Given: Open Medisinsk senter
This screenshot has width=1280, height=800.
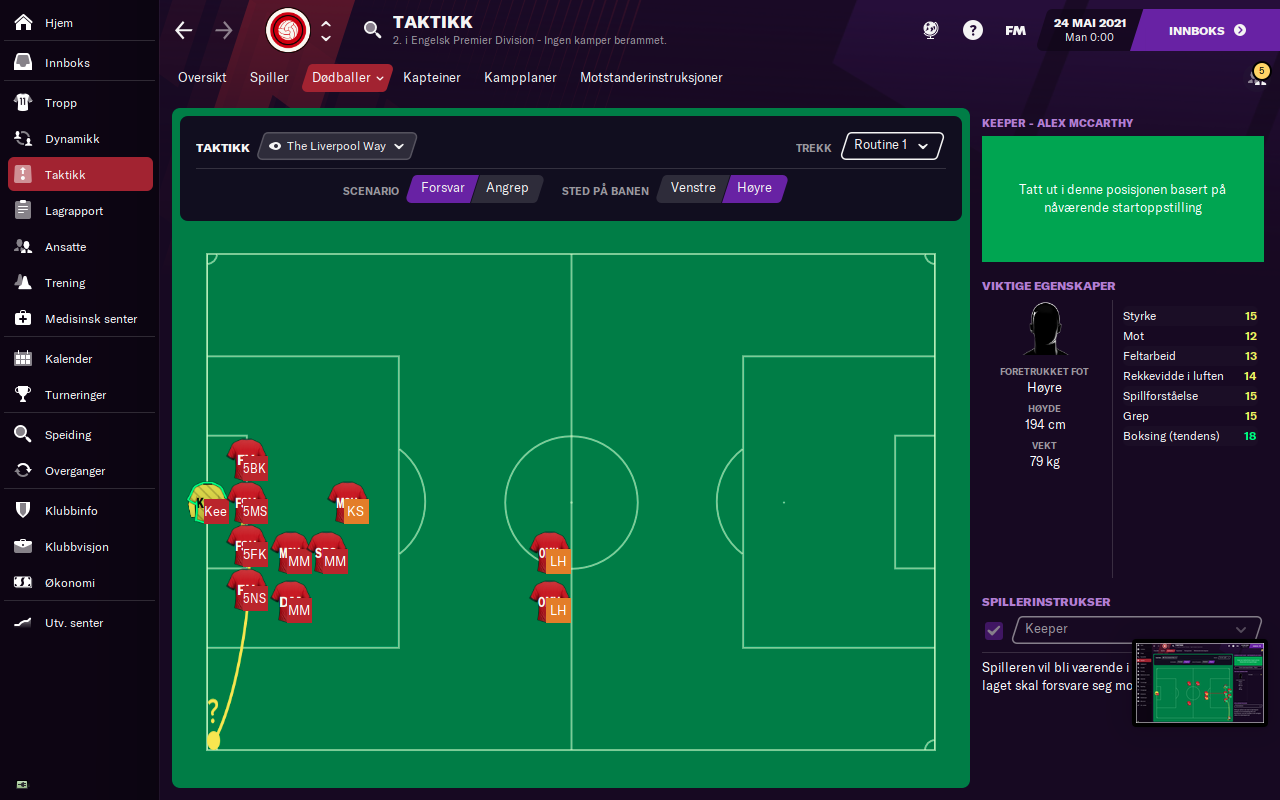Looking at the screenshot, I should click(x=90, y=319).
